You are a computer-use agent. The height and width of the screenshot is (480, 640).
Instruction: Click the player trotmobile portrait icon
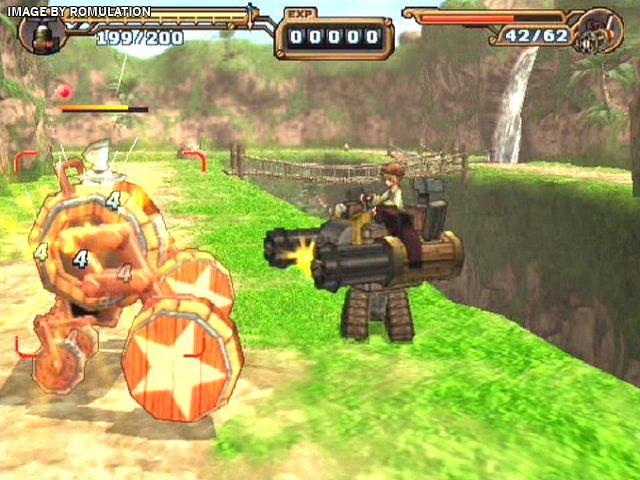[41, 32]
